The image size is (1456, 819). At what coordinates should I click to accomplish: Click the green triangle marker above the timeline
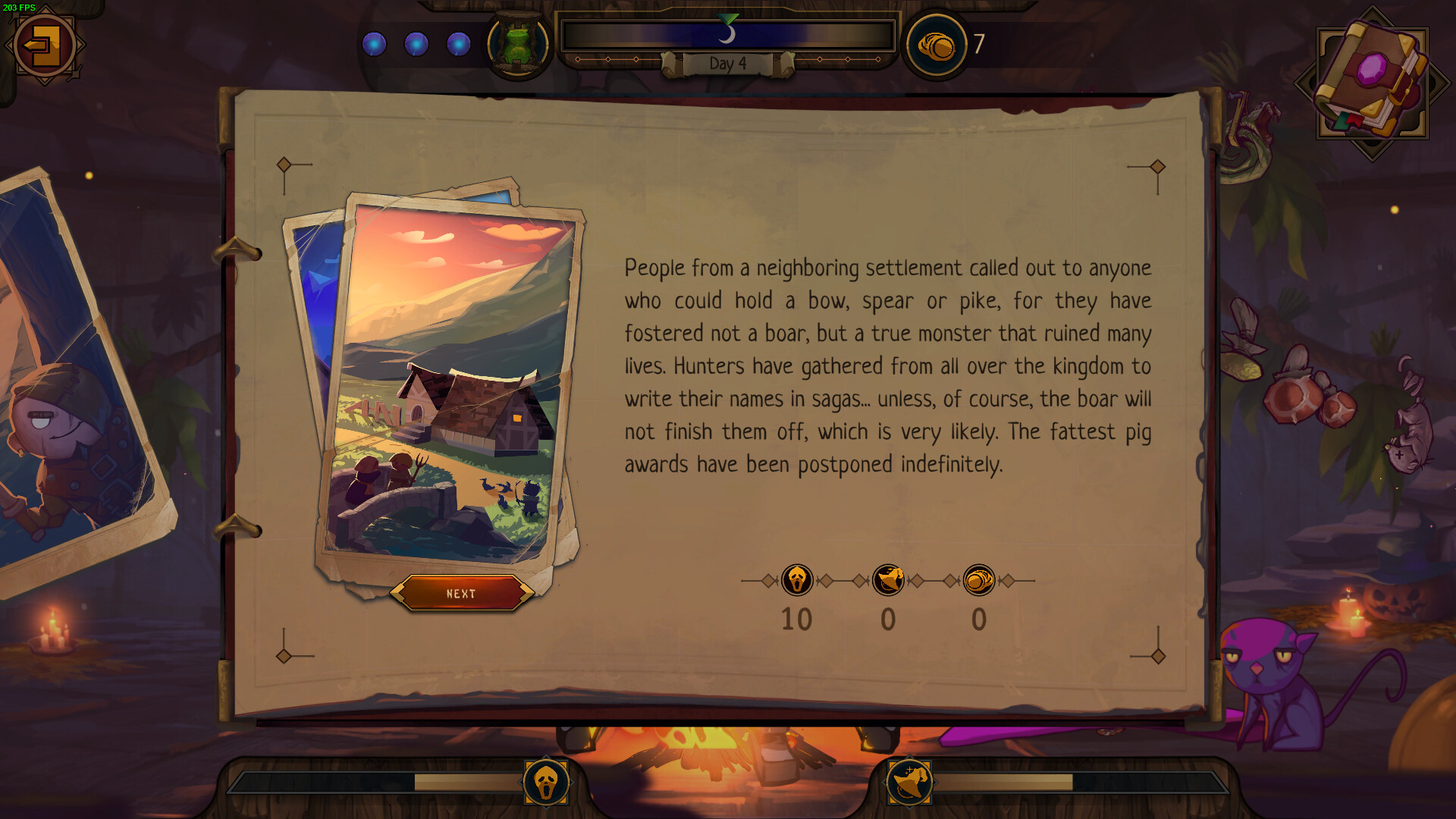point(729,19)
